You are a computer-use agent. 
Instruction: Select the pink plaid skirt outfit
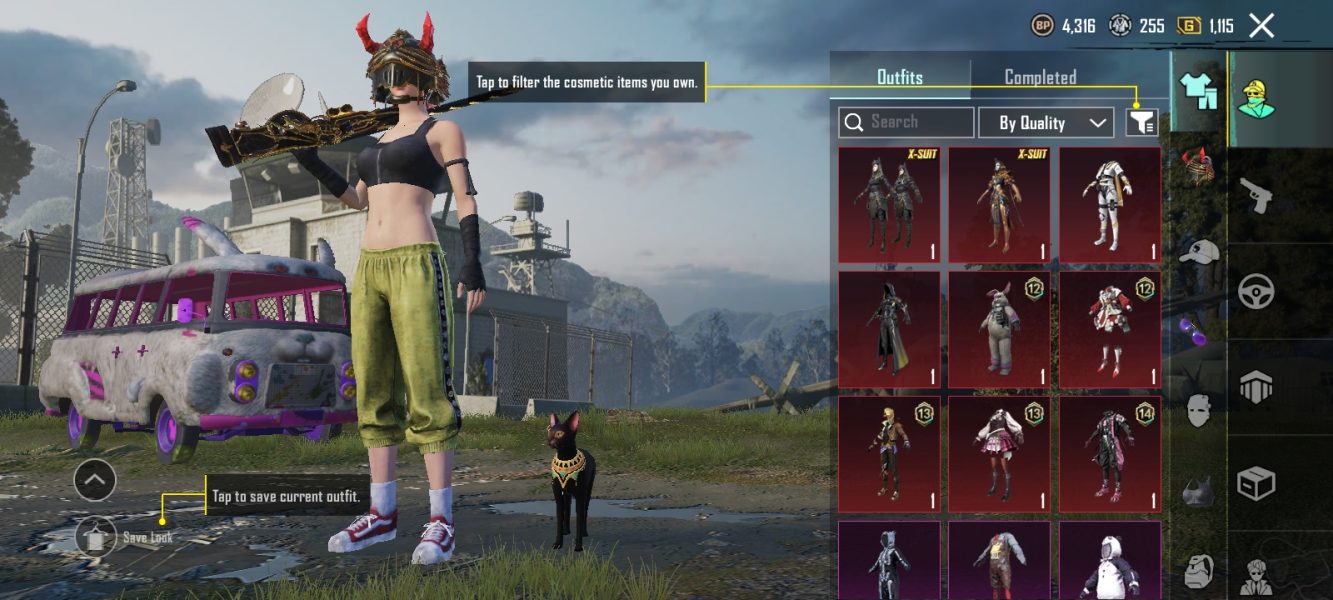[x=999, y=453]
